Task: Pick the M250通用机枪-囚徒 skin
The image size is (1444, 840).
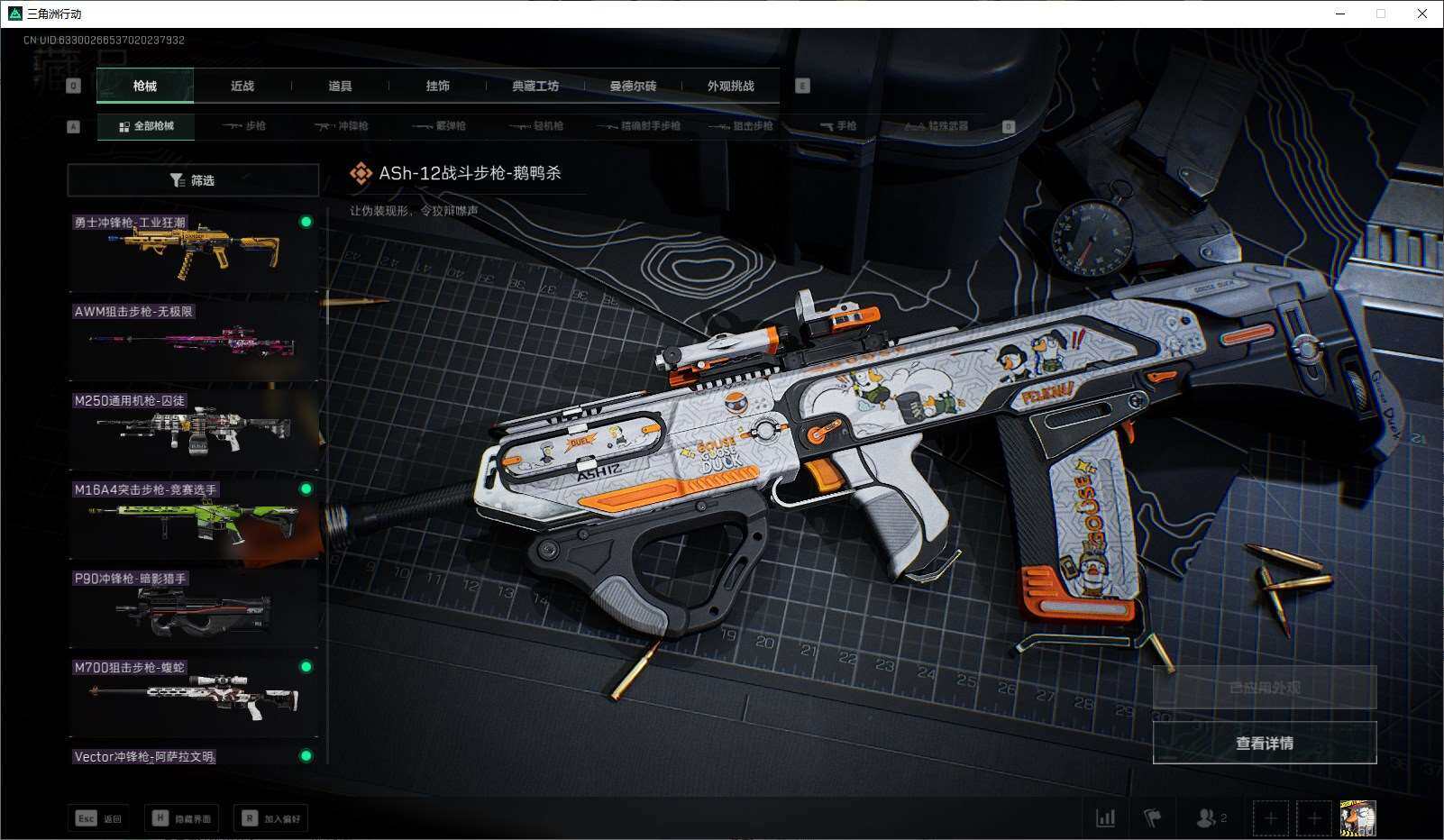Action: pyautogui.click(x=193, y=429)
